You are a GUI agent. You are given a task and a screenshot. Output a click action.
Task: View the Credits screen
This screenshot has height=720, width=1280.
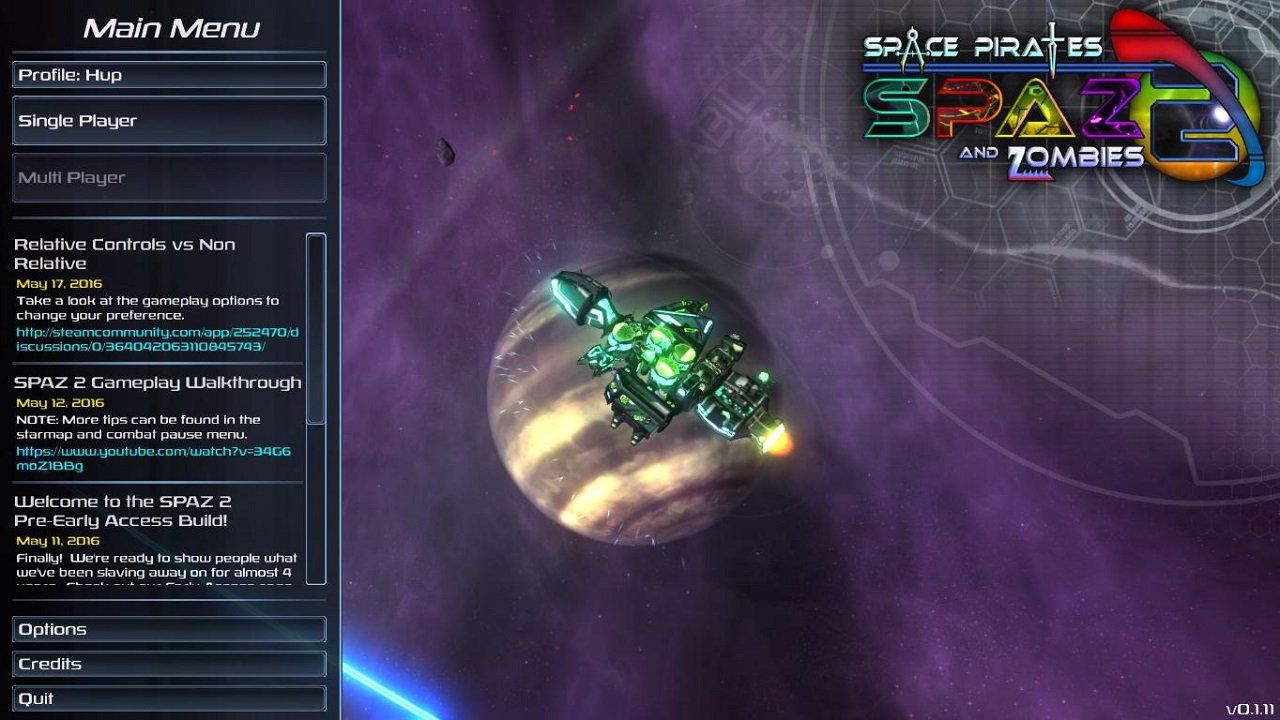(168, 663)
